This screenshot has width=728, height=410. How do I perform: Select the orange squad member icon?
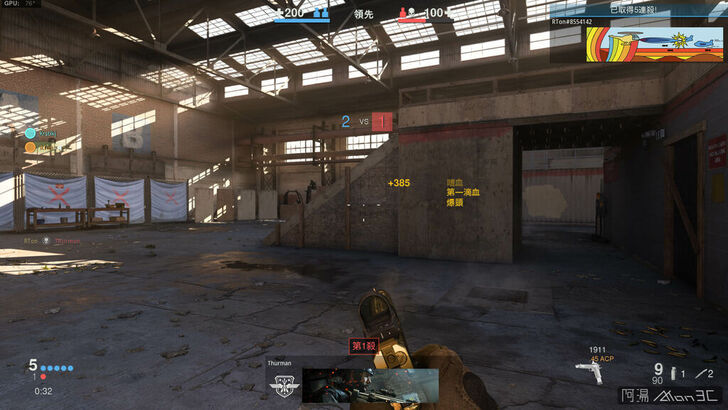click(30, 147)
